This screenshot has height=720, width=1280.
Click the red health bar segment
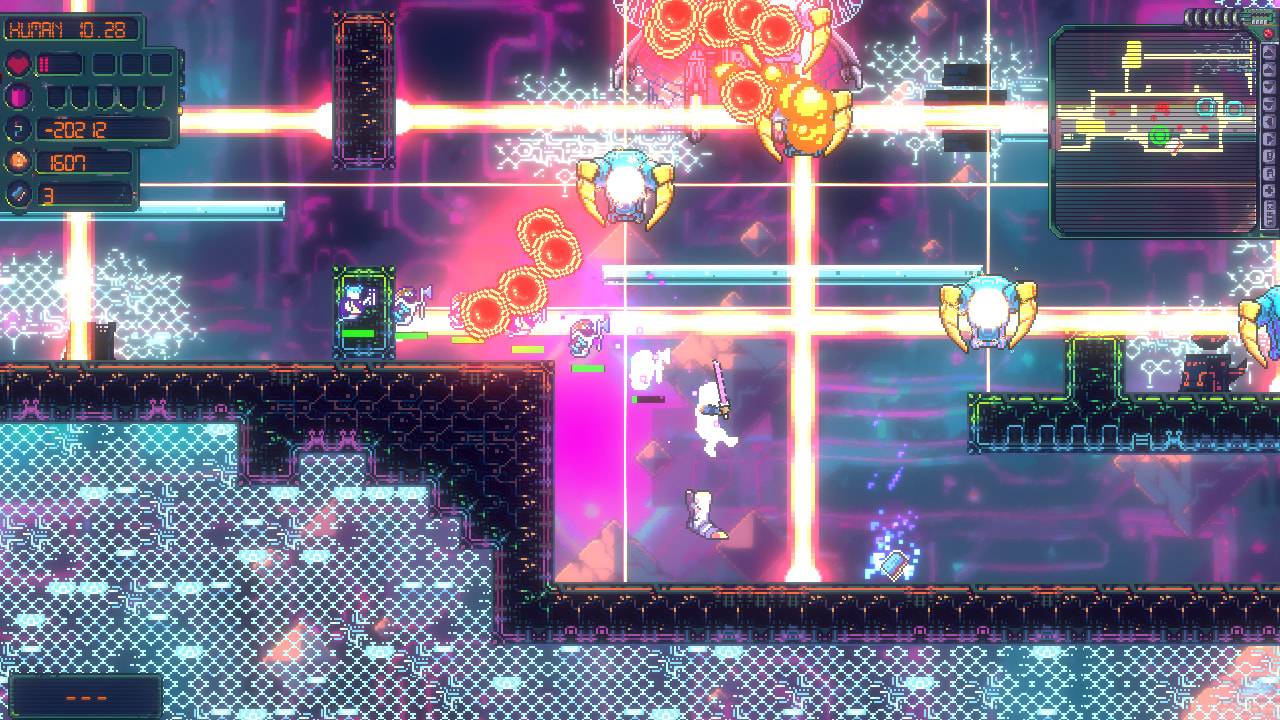[x=43, y=63]
